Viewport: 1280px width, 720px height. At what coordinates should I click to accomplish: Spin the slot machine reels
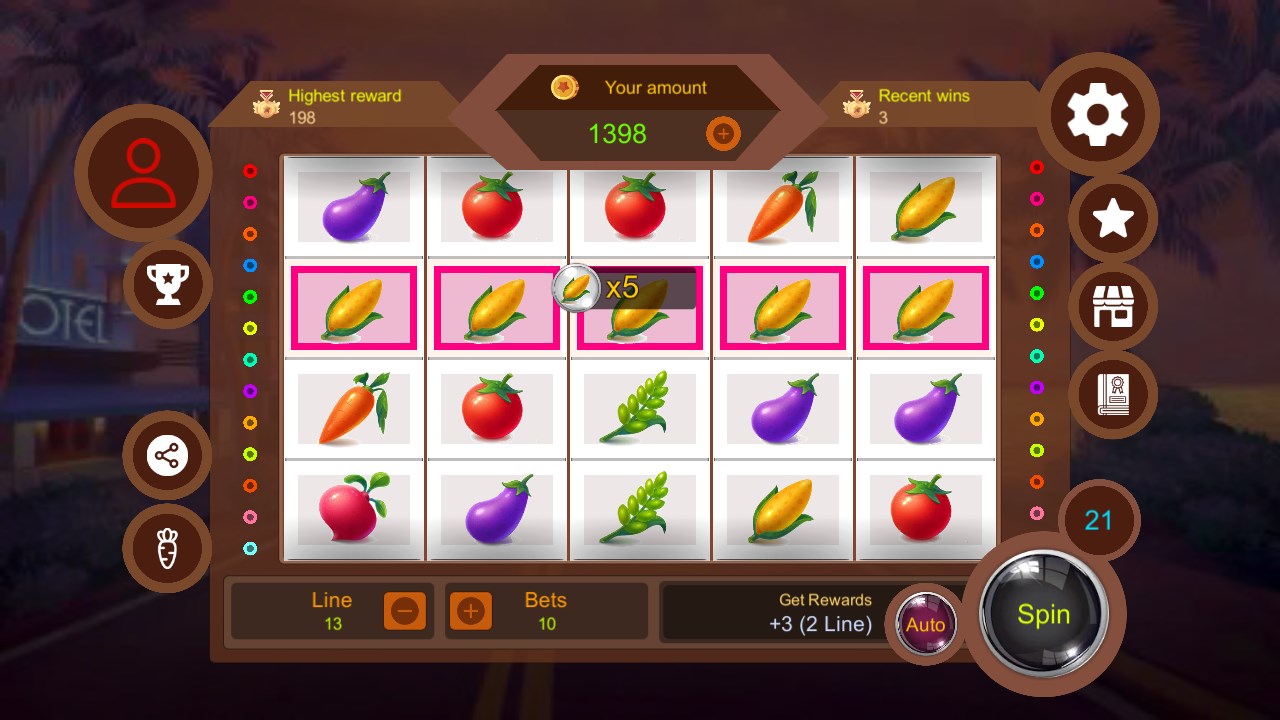(1043, 614)
